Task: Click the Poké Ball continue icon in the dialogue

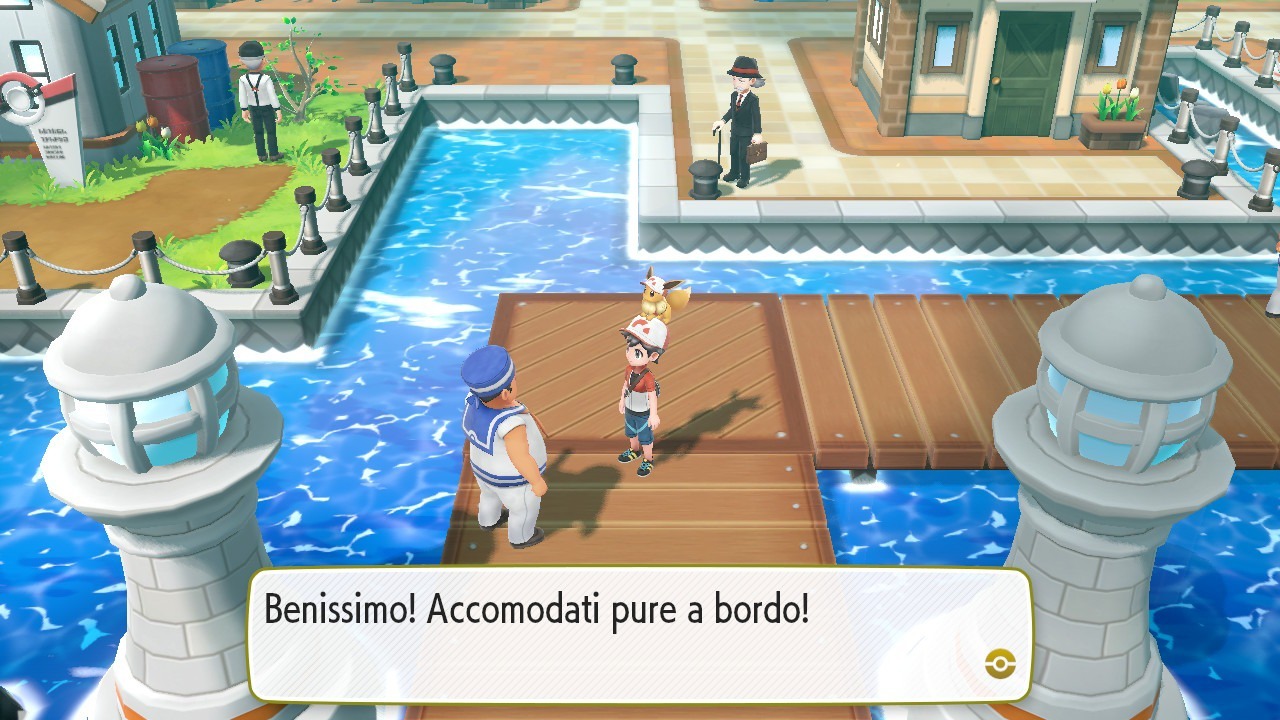Action: click(1000, 662)
